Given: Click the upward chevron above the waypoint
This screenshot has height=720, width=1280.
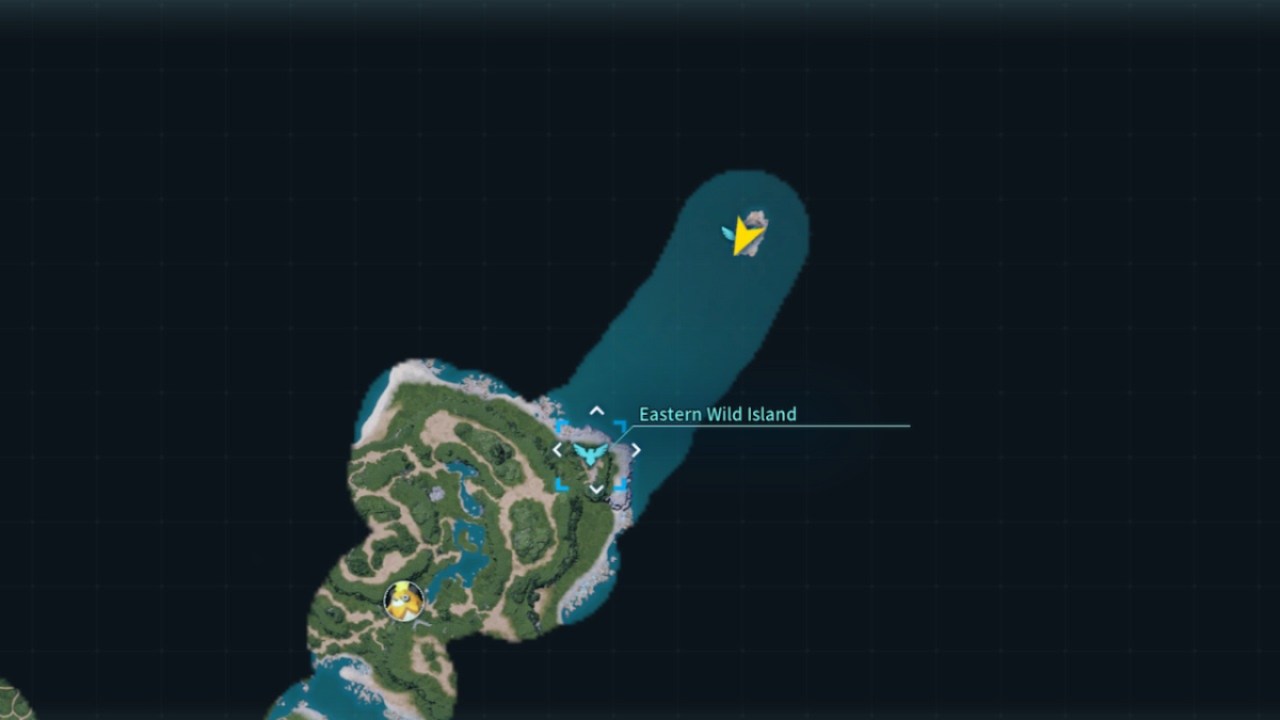Looking at the screenshot, I should [596, 410].
